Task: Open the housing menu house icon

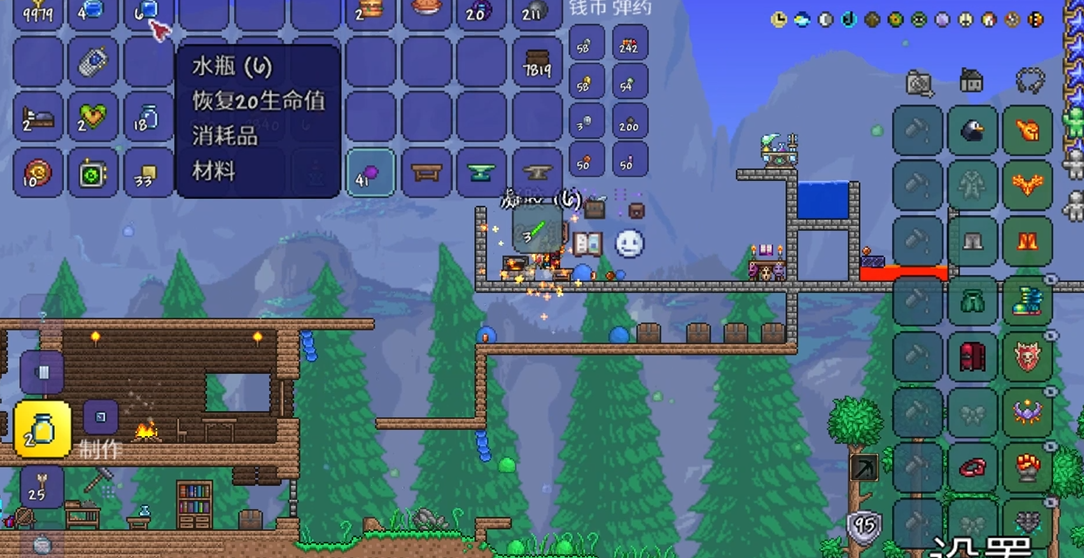Action: [971, 80]
